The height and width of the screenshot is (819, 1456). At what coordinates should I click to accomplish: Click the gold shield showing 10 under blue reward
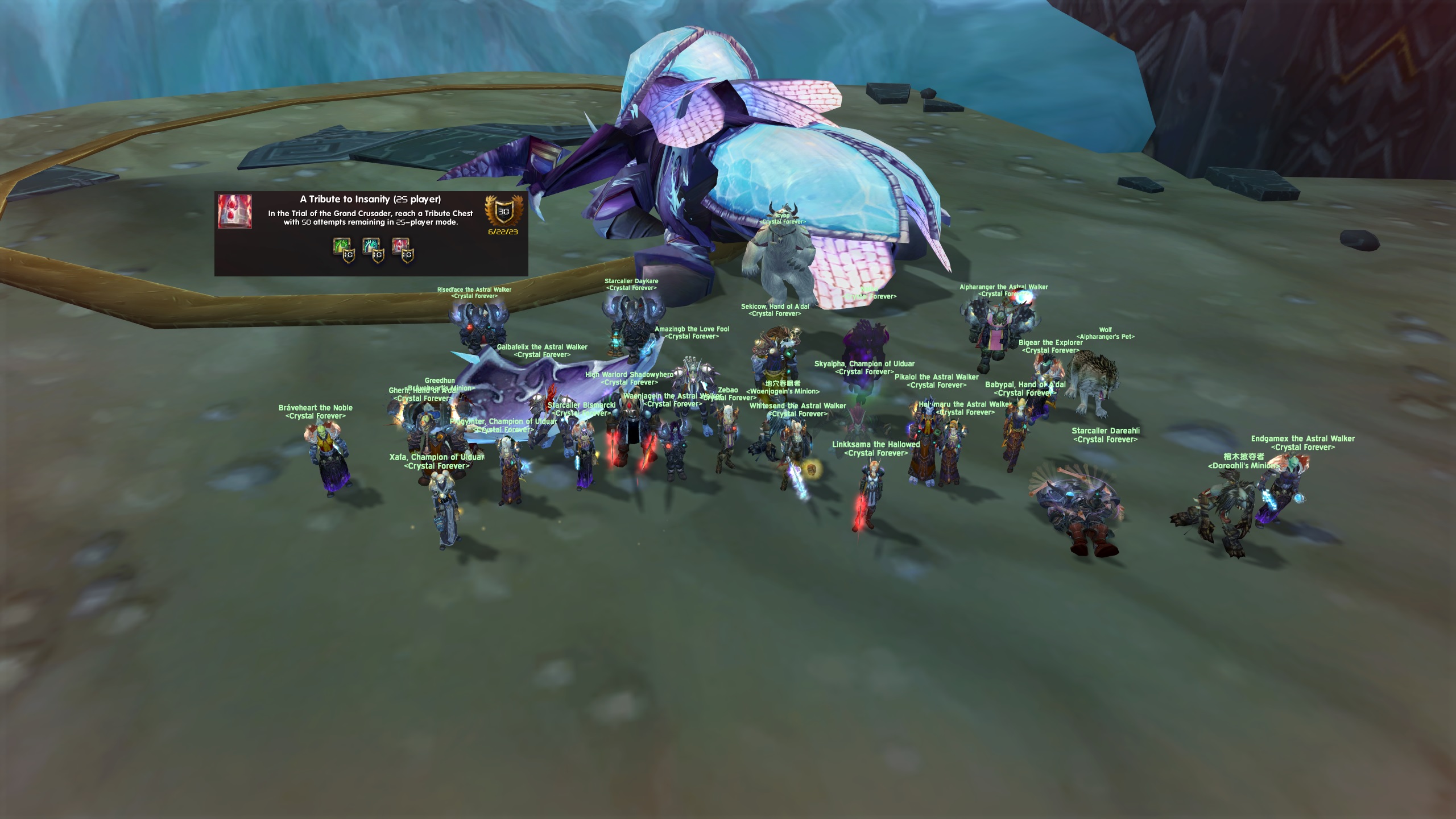tap(378, 259)
